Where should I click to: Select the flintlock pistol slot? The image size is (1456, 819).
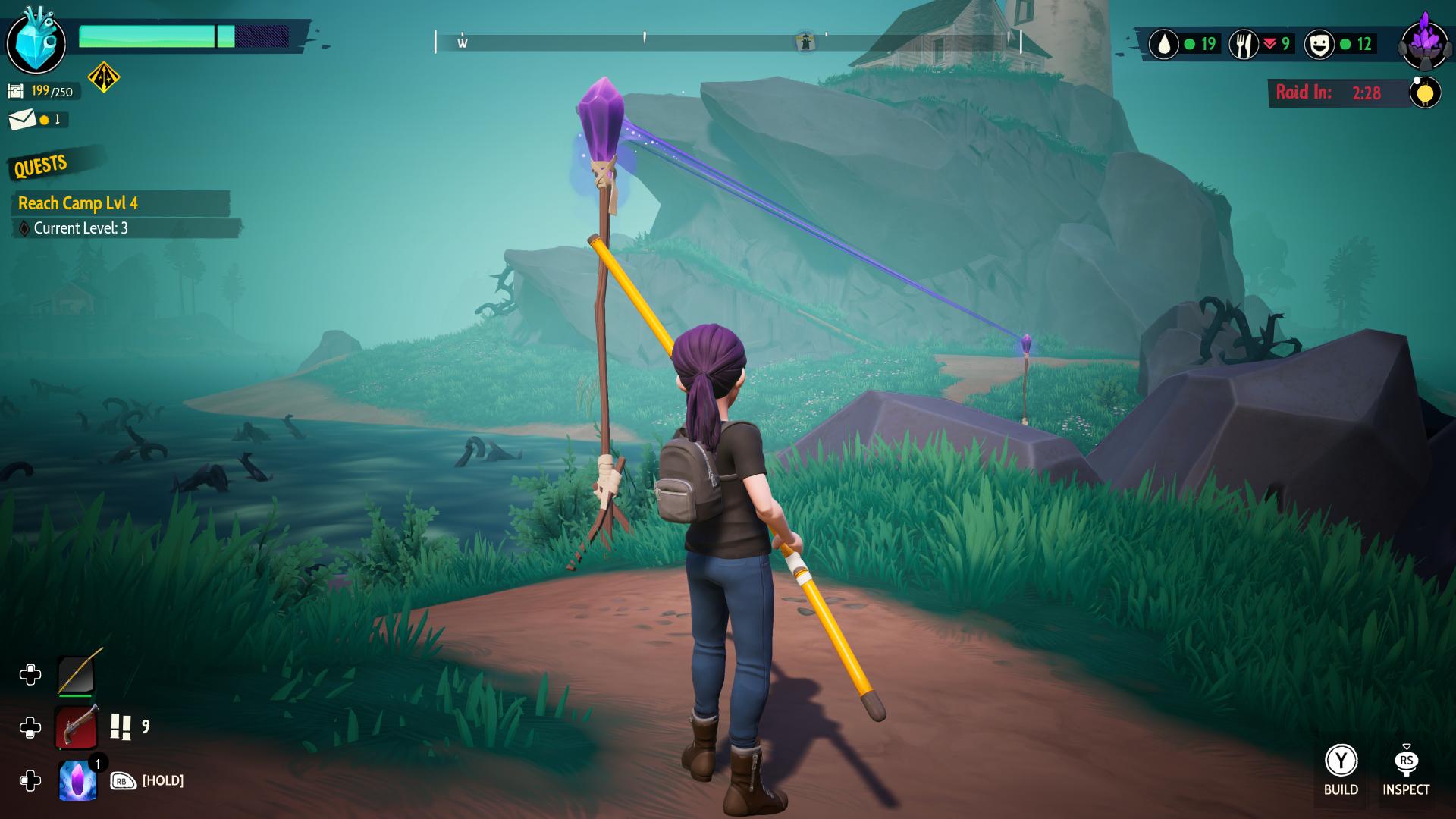coord(77,727)
